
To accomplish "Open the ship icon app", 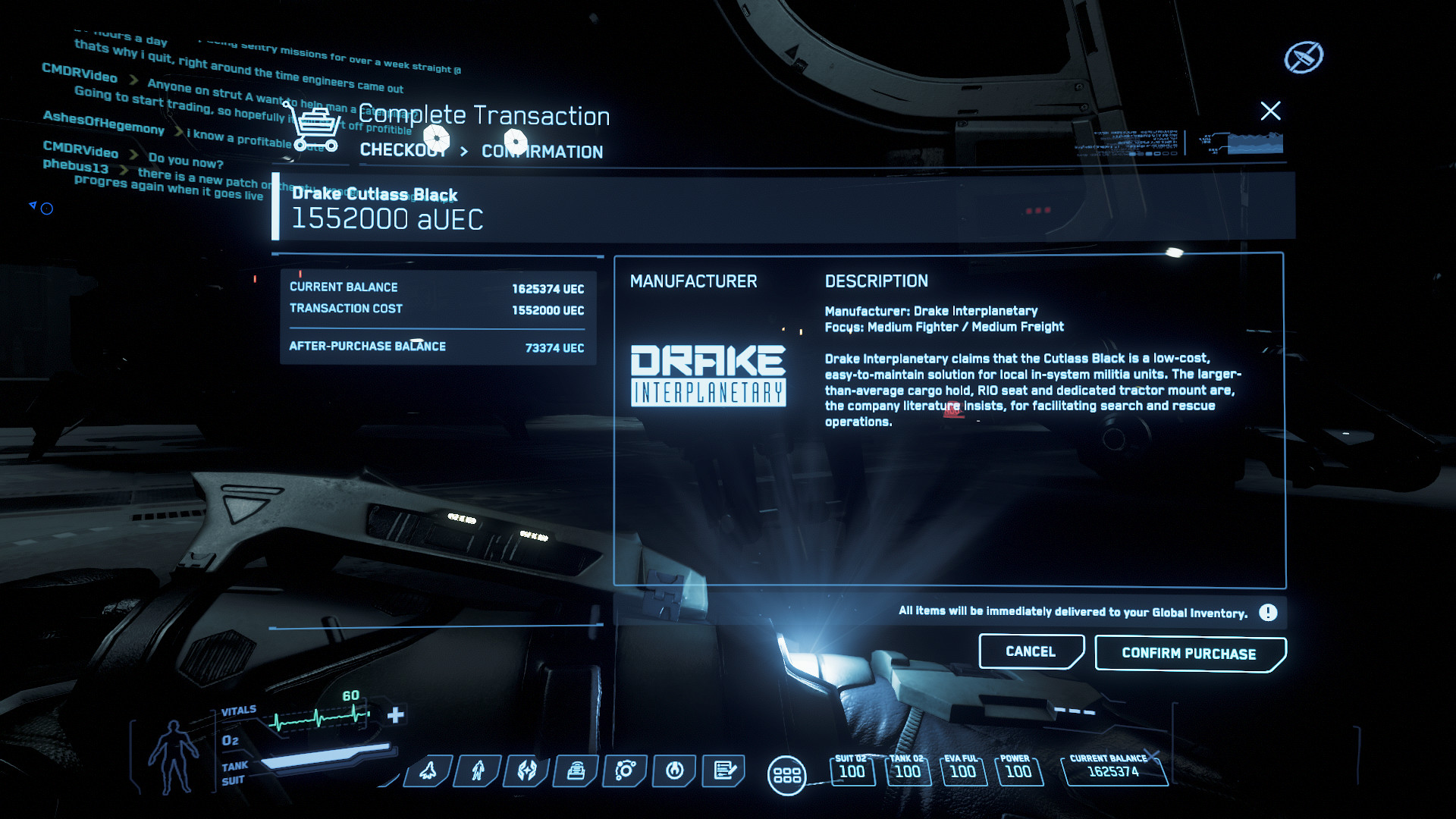I will 428,771.
